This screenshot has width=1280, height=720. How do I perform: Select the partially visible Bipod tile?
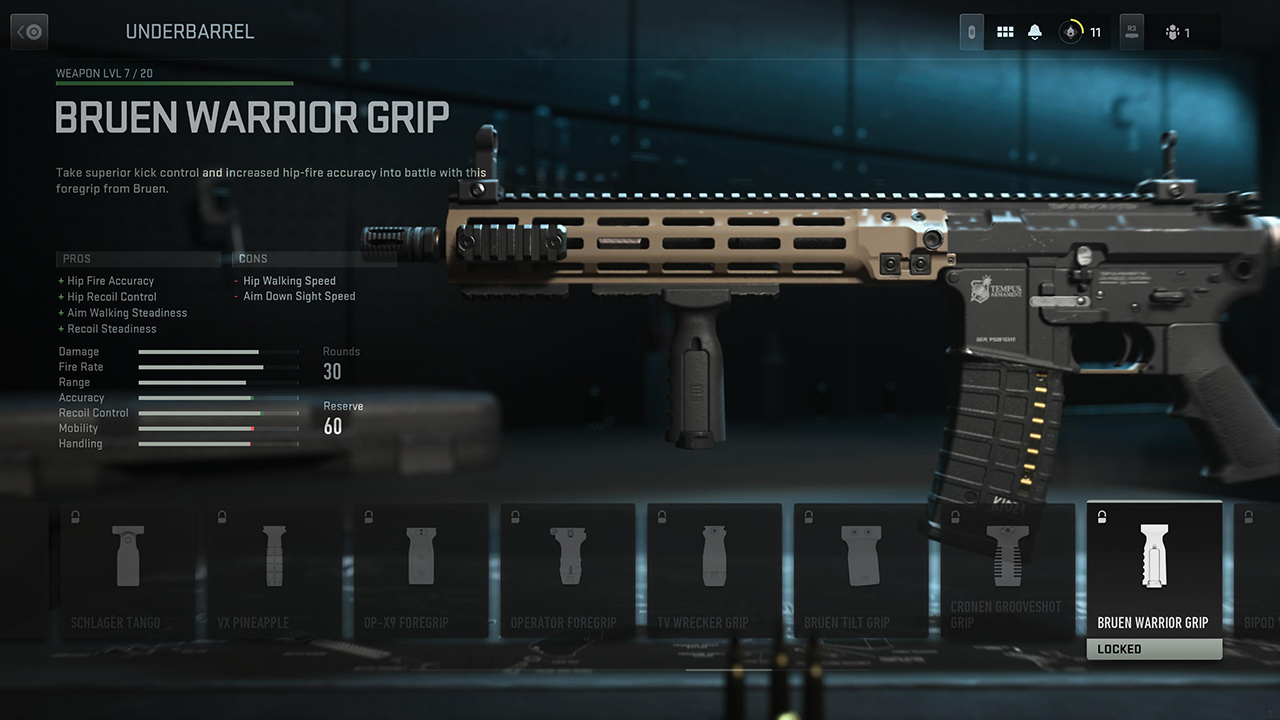click(x=1257, y=571)
